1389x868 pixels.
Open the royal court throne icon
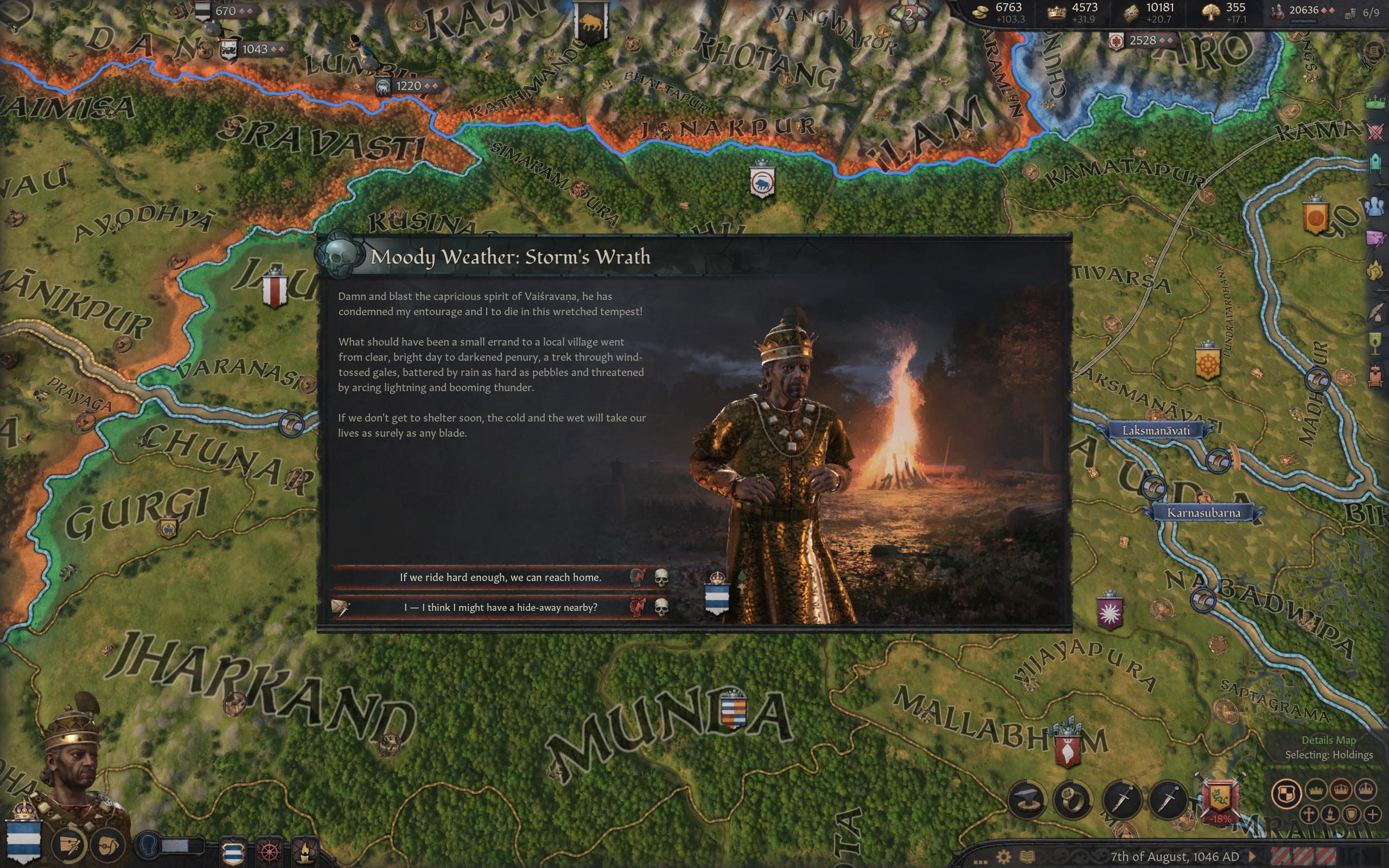pos(1375,376)
